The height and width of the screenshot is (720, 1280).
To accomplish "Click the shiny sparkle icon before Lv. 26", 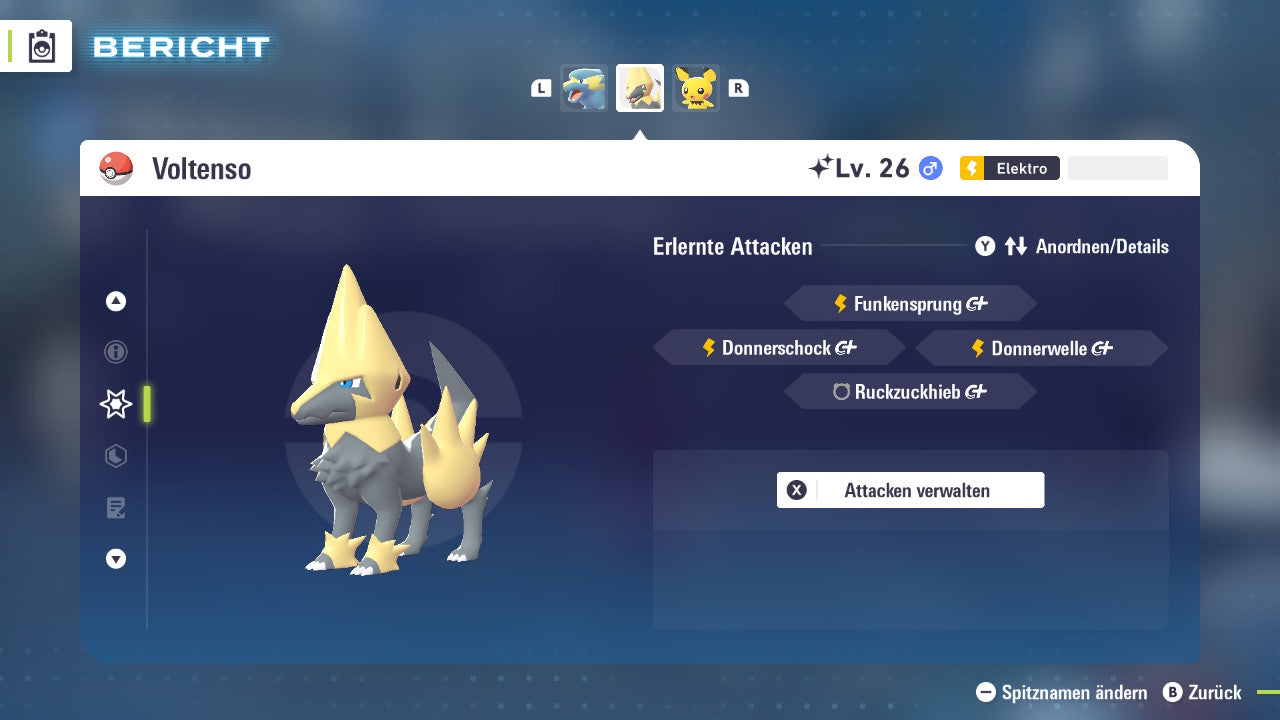I will click(x=820, y=167).
